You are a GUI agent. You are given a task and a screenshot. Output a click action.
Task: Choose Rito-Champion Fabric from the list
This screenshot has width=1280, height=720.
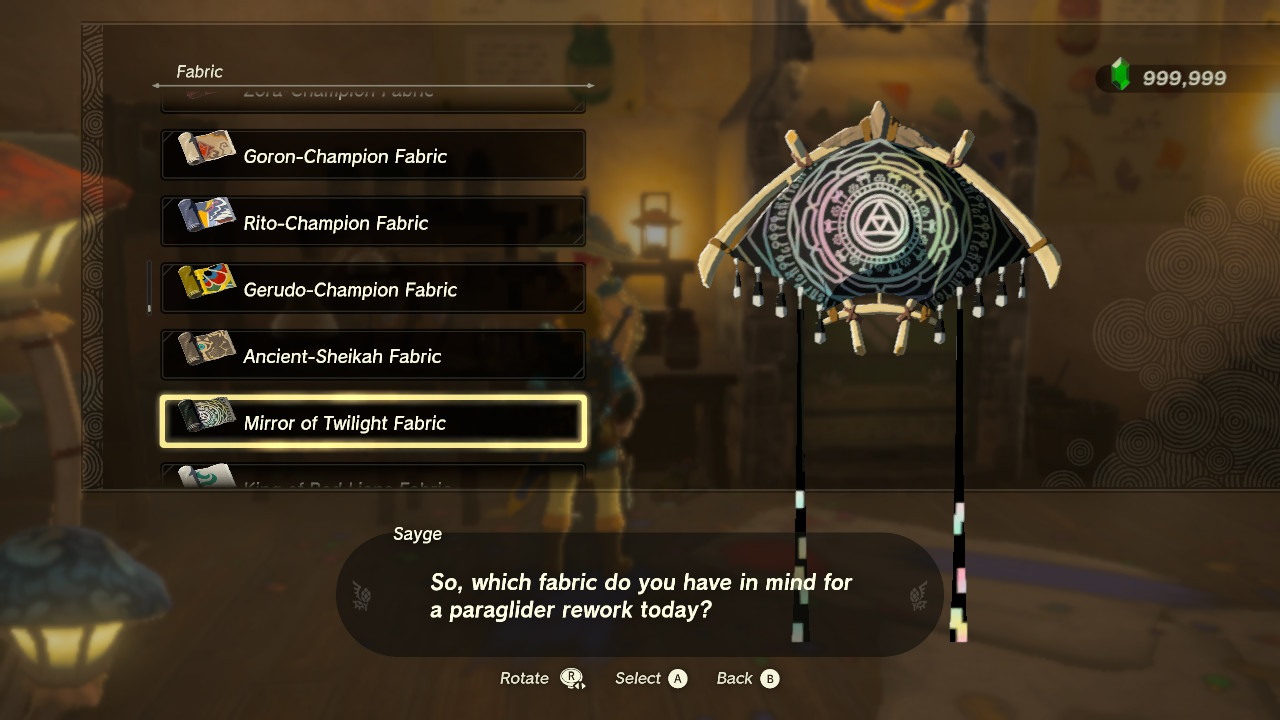tap(373, 222)
